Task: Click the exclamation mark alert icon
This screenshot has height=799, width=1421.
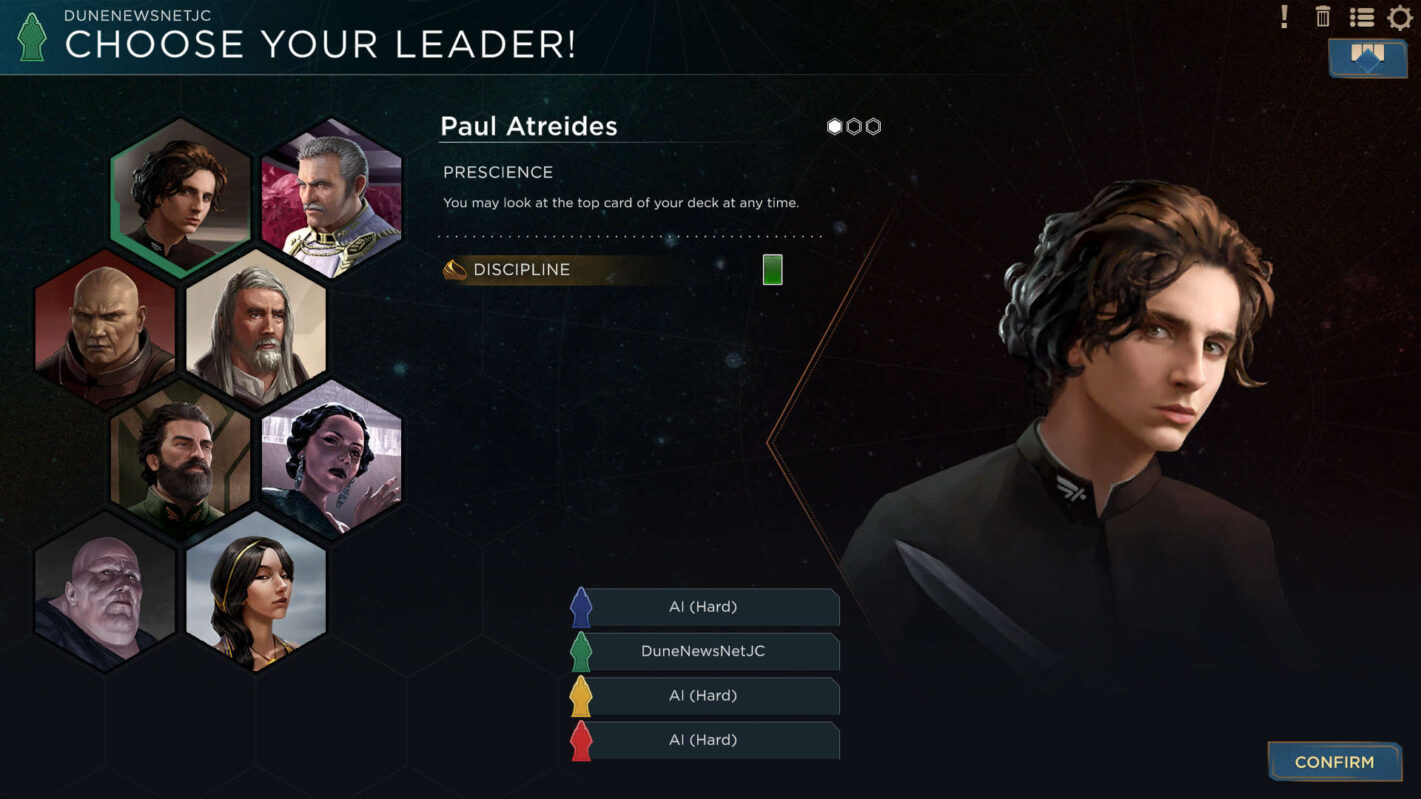Action: (1285, 17)
